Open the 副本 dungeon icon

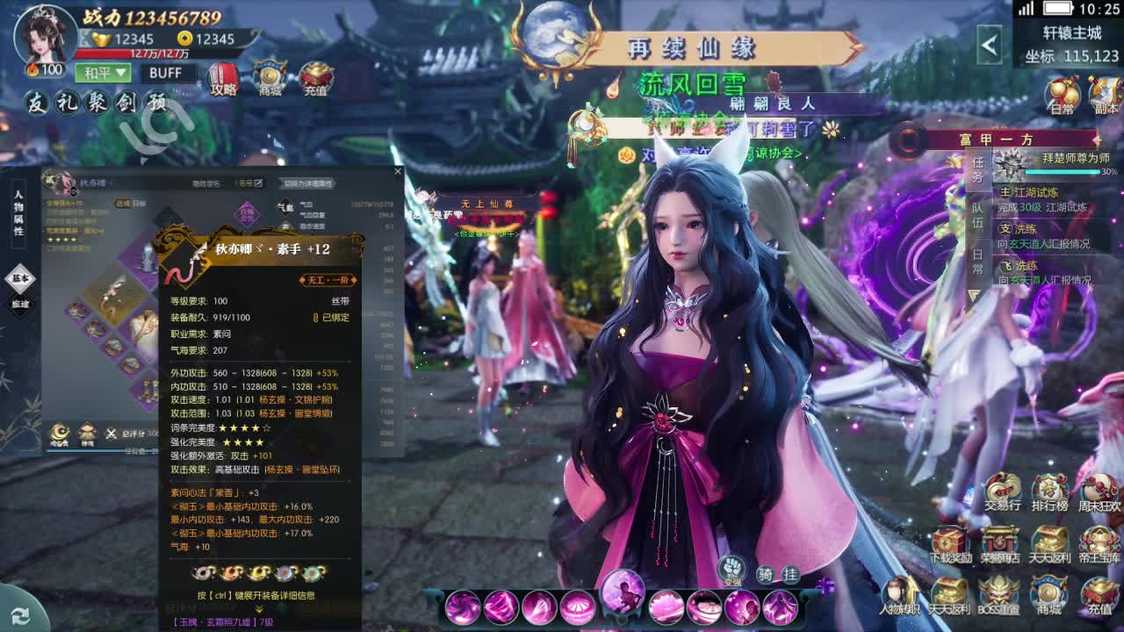[1104, 95]
